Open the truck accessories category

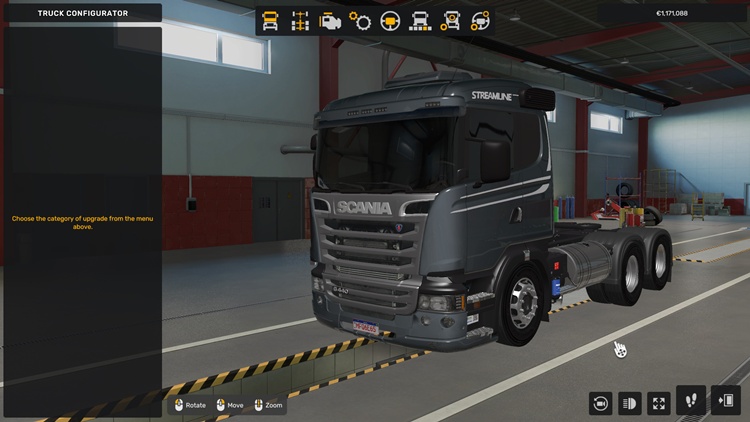coord(451,20)
